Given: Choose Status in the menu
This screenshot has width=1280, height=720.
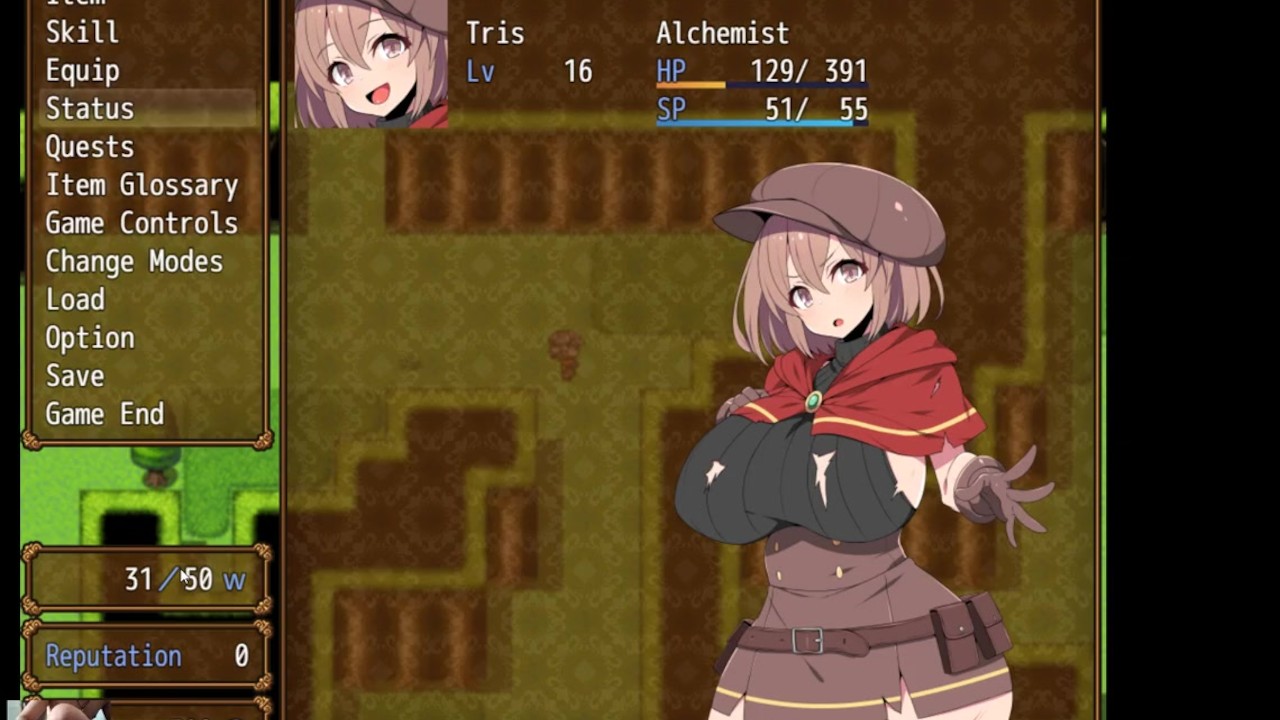Looking at the screenshot, I should click(x=90, y=108).
